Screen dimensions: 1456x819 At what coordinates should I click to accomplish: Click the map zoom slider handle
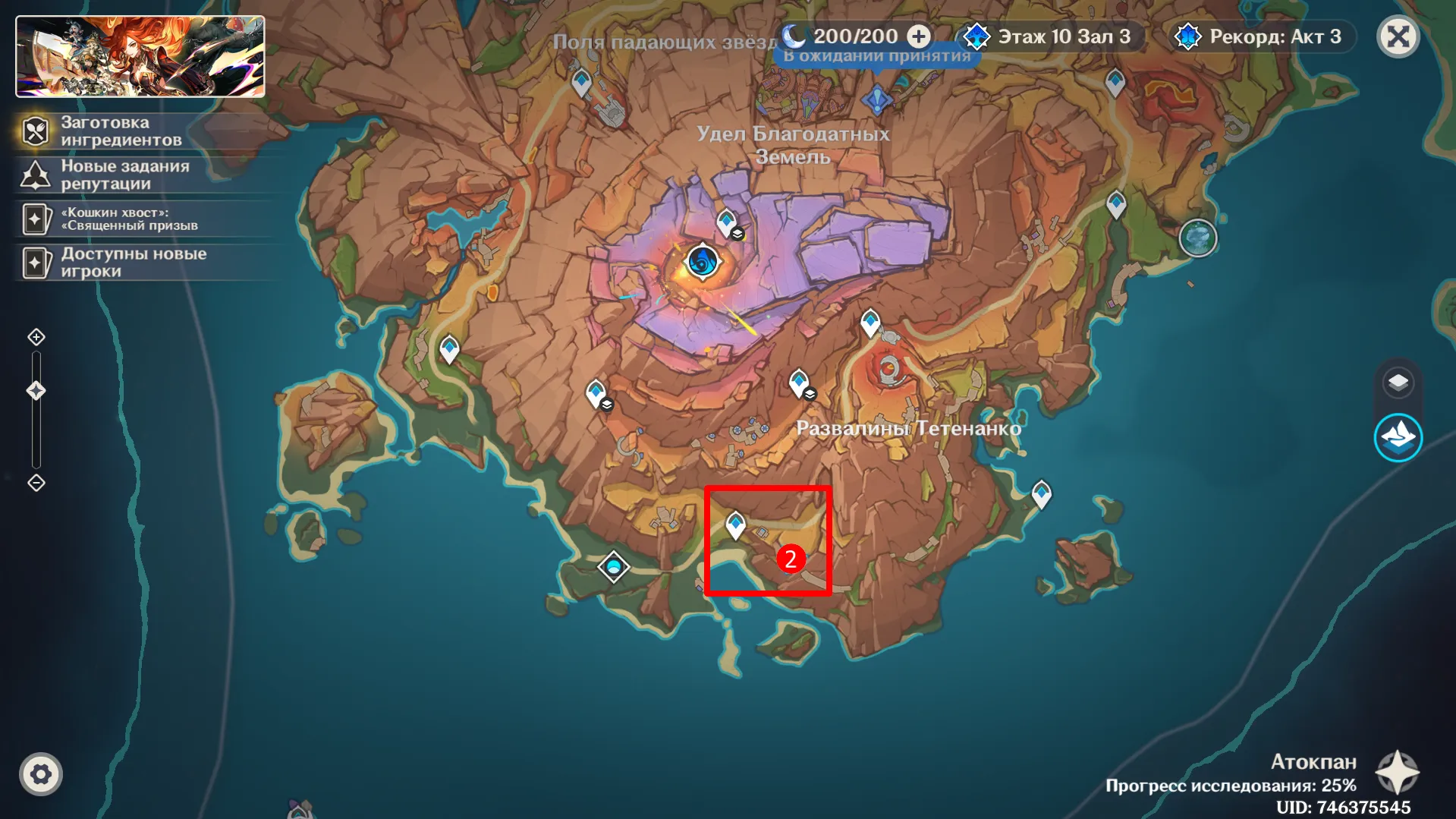34,389
